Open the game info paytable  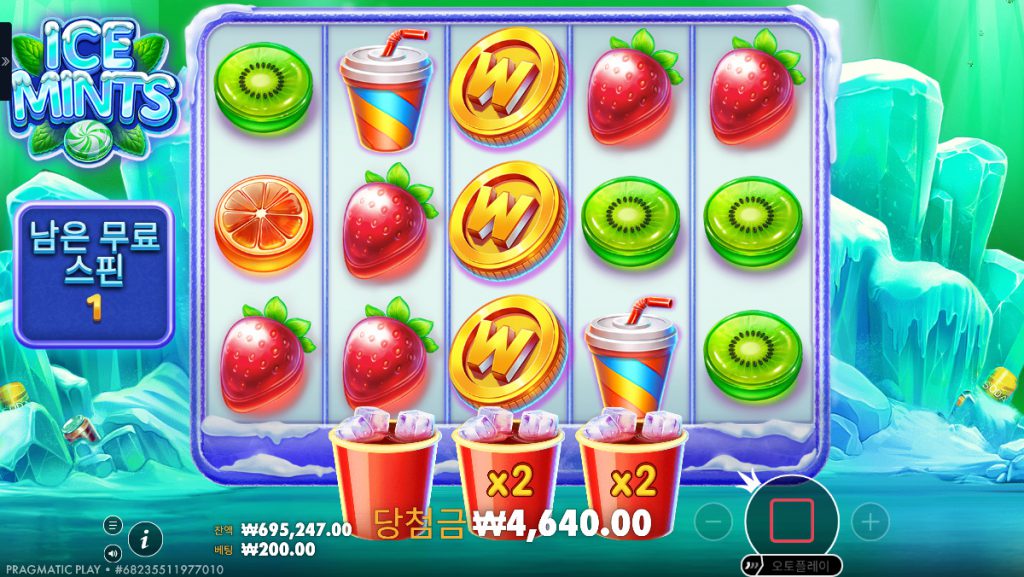146,538
